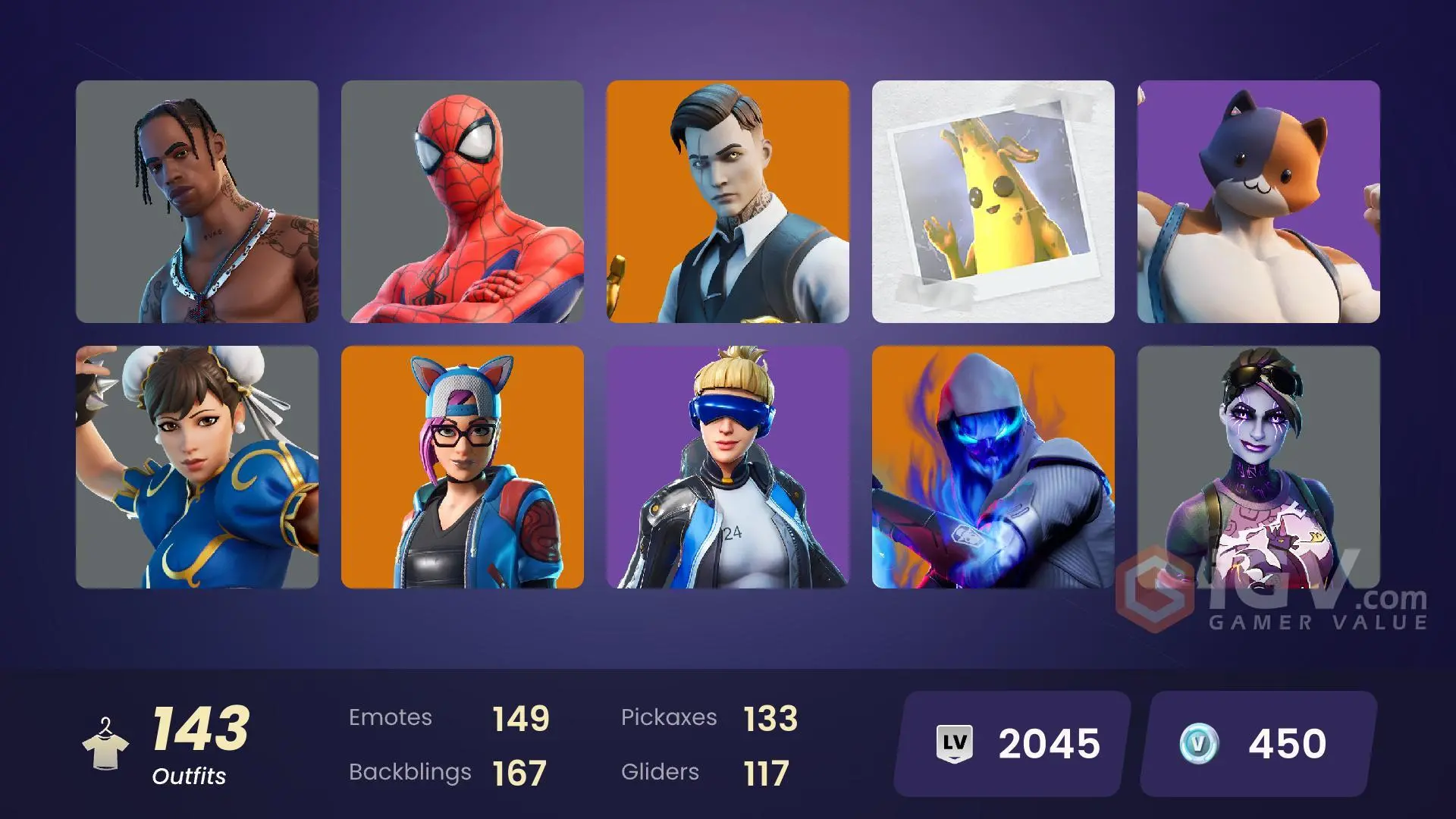The image size is (1456, 819).
Task: Open the Midas outfit thumbnail
Action: [x=728, y=202]
